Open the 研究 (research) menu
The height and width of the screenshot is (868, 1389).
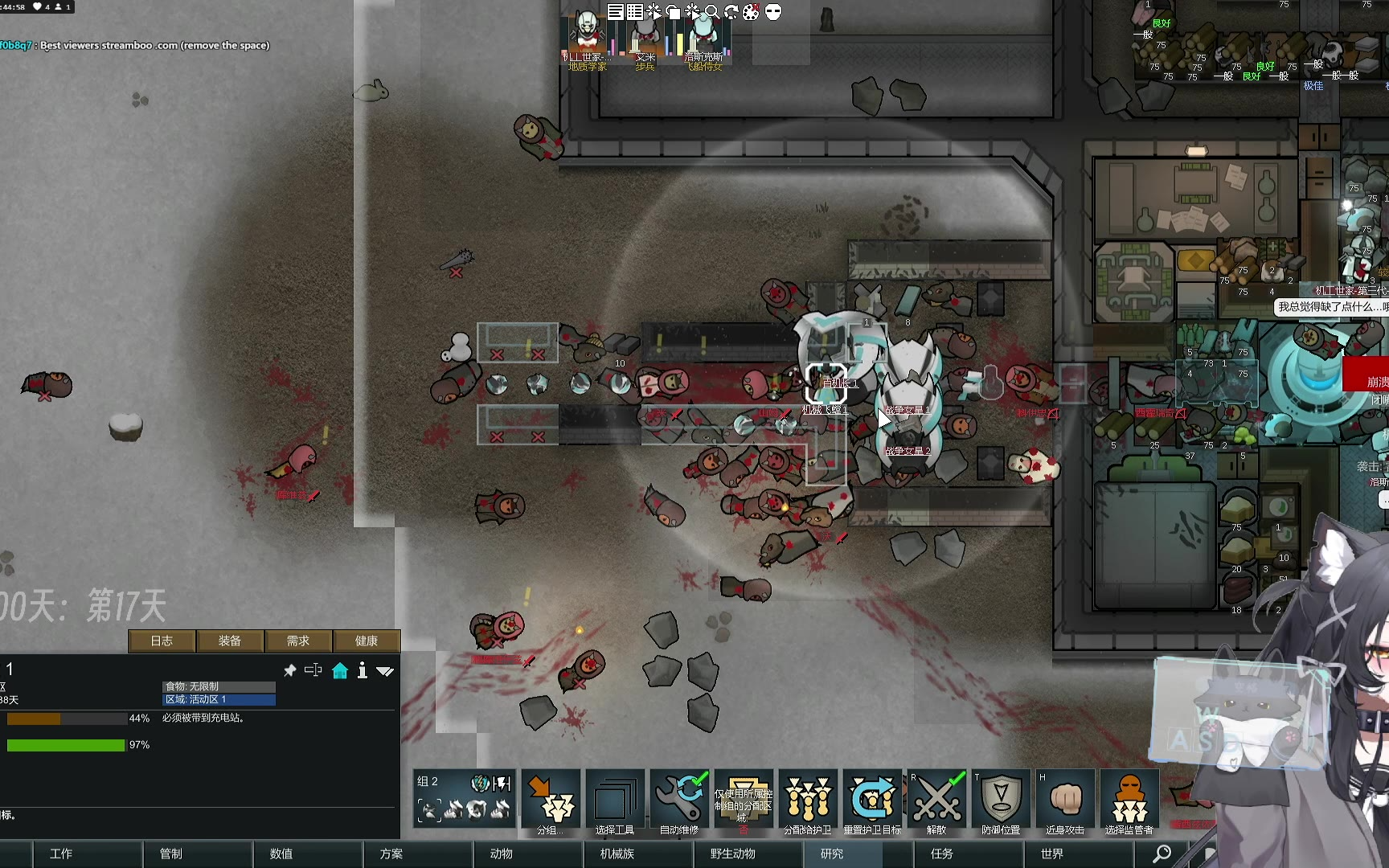[832, 854]
